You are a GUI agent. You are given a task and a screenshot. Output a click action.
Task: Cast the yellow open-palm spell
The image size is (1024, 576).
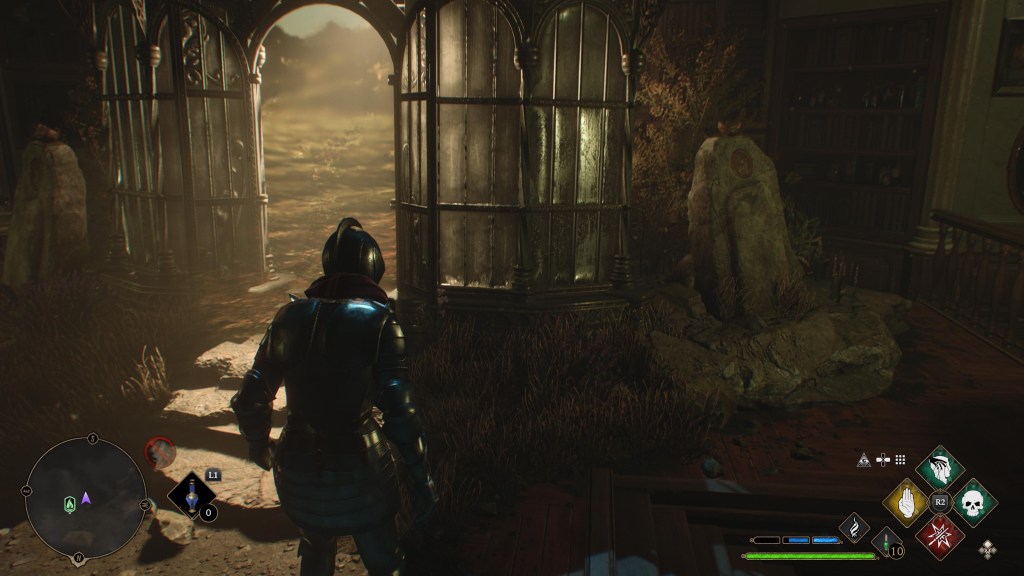[907, 502]
